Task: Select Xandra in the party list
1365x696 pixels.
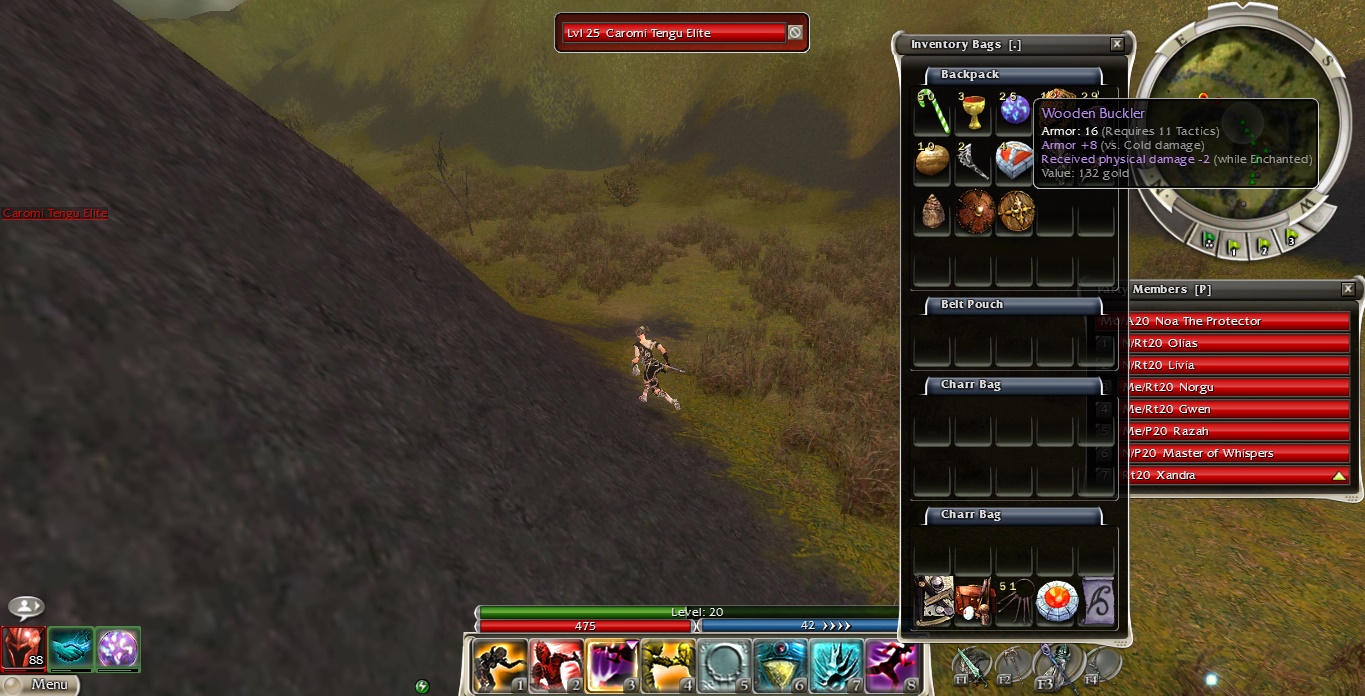Action: click(x=1236, y=475)
